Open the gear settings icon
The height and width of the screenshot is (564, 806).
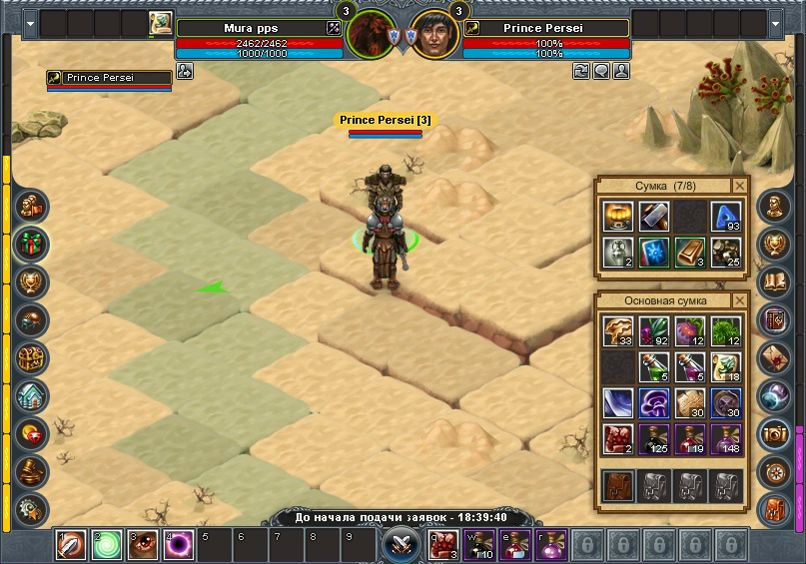tap(32, 508)
